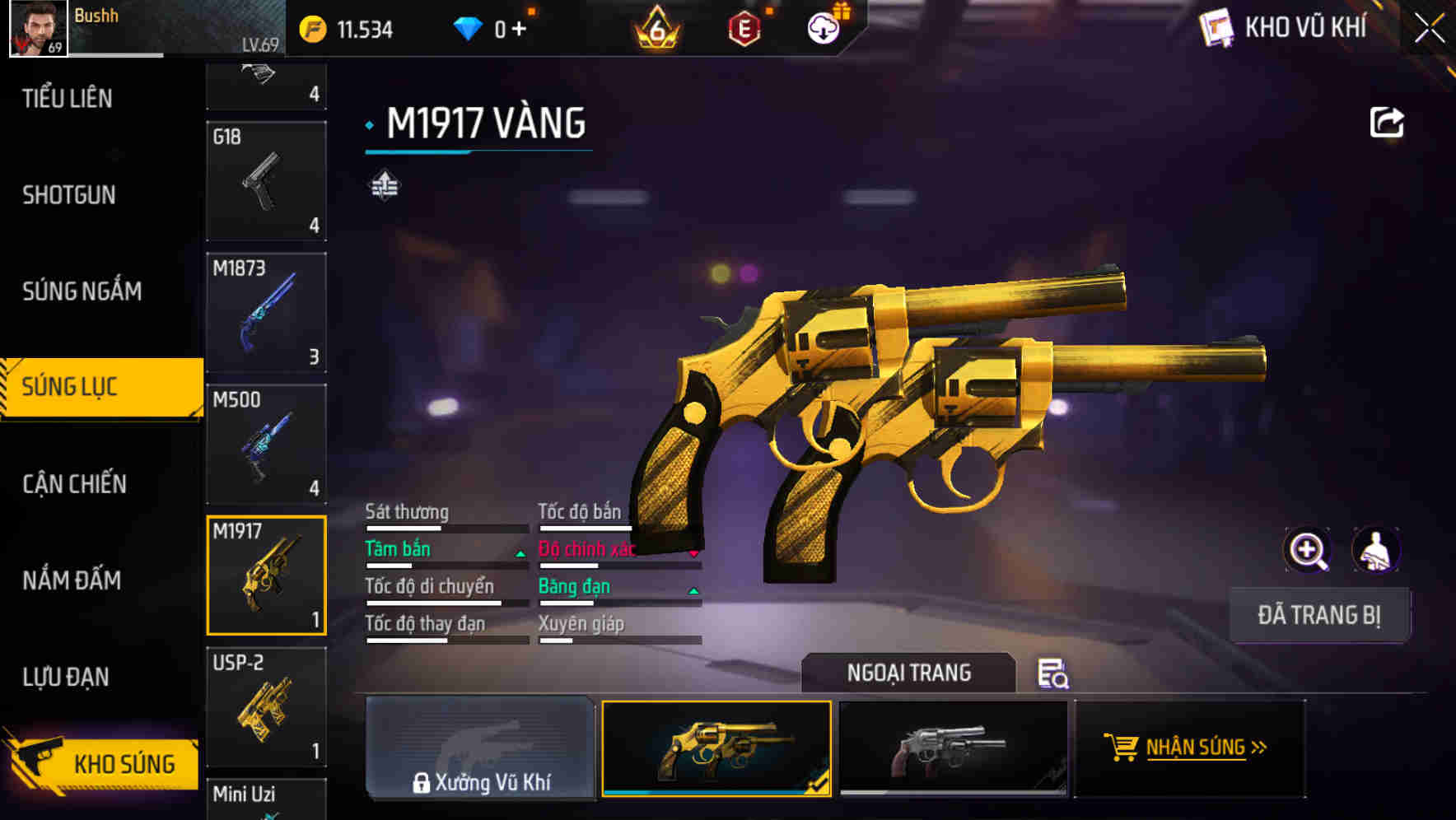Switch to the Ngoại Trang tab
Image resolution: width=1456 pixels, height=820 pixels.
click(x=909, y=672)
